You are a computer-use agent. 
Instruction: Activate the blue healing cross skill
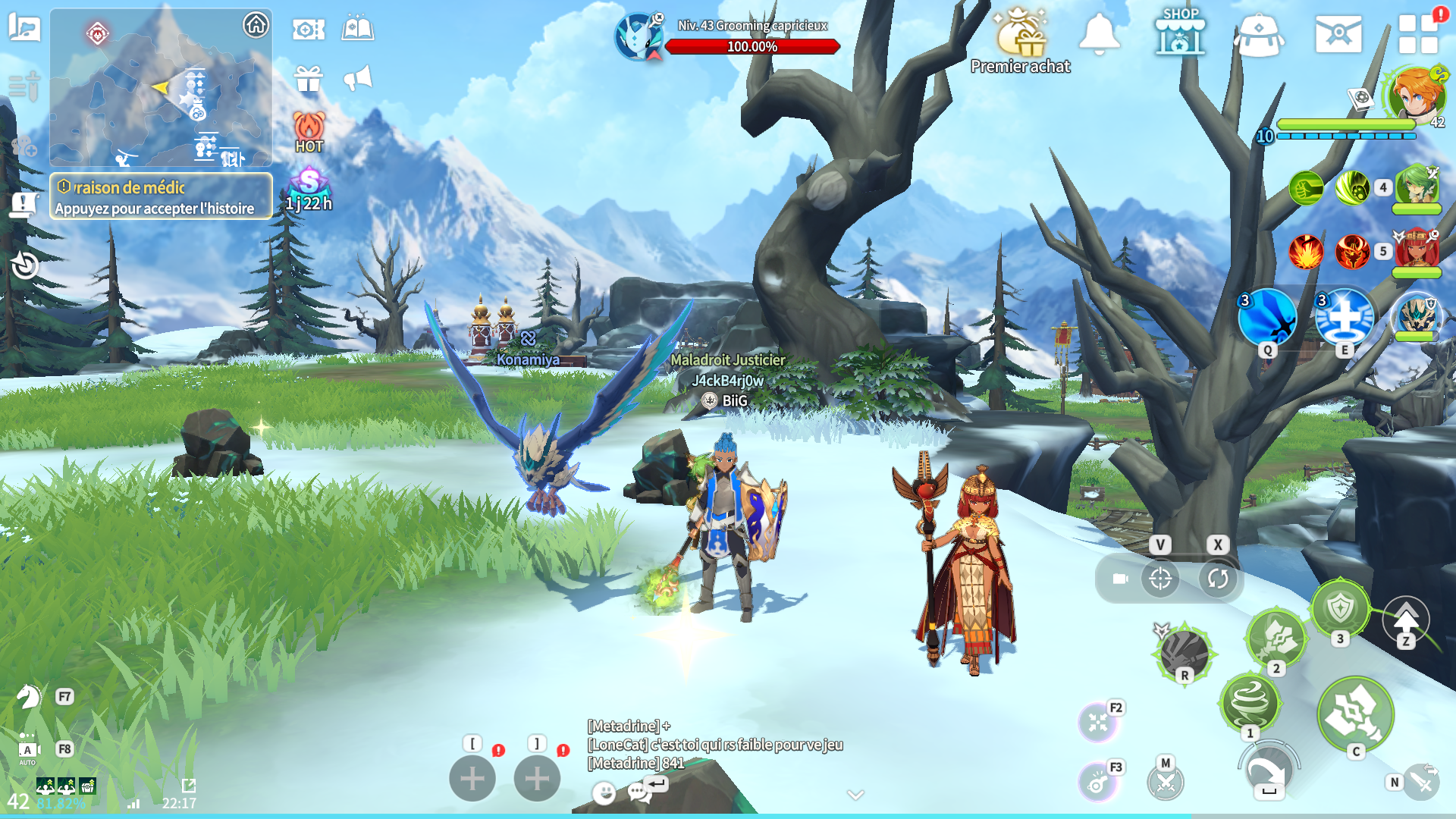[1345, 317]
